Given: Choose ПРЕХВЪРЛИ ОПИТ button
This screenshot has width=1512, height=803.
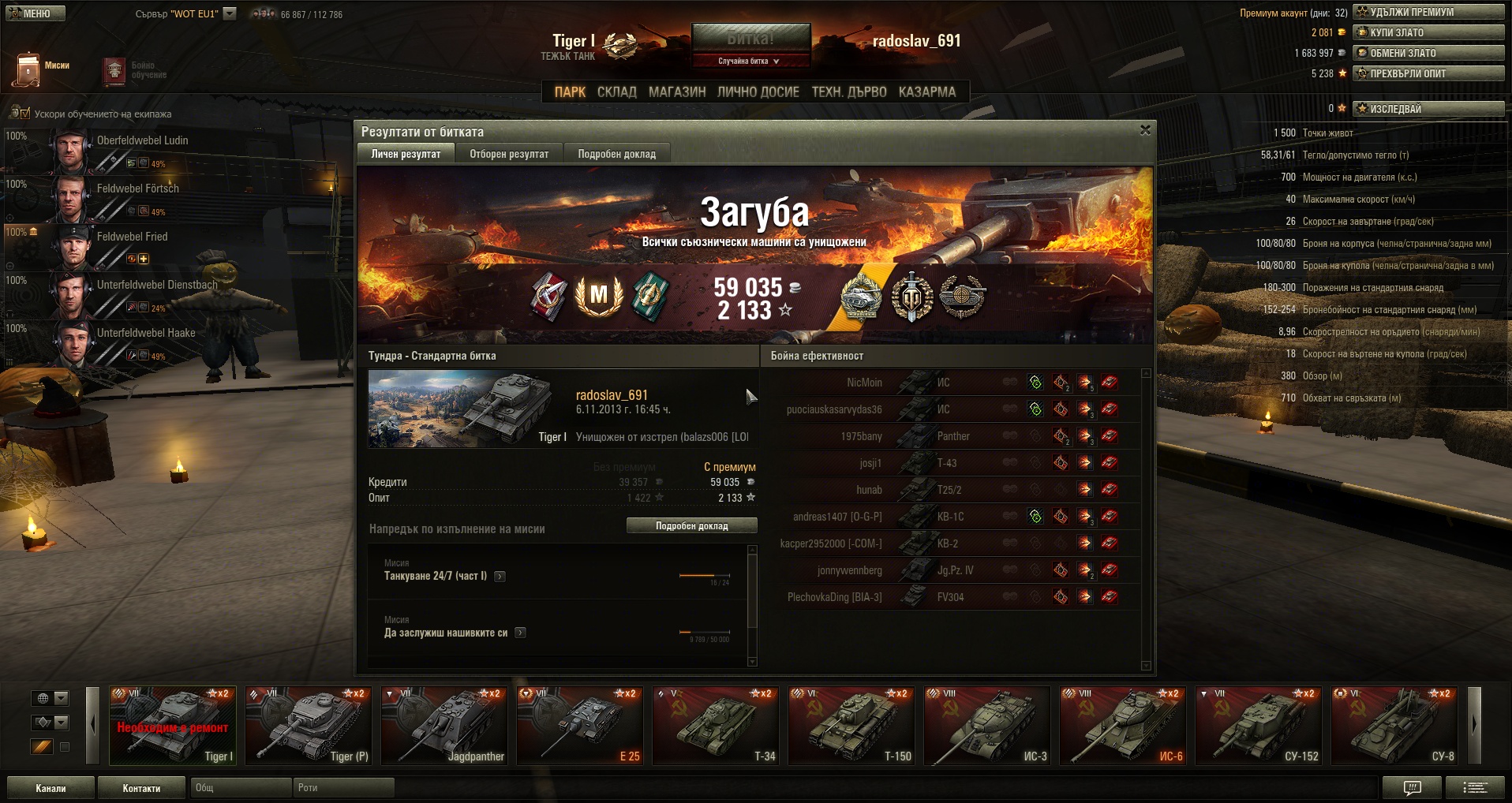Looking at the screenshot, I should [1428, 73].
